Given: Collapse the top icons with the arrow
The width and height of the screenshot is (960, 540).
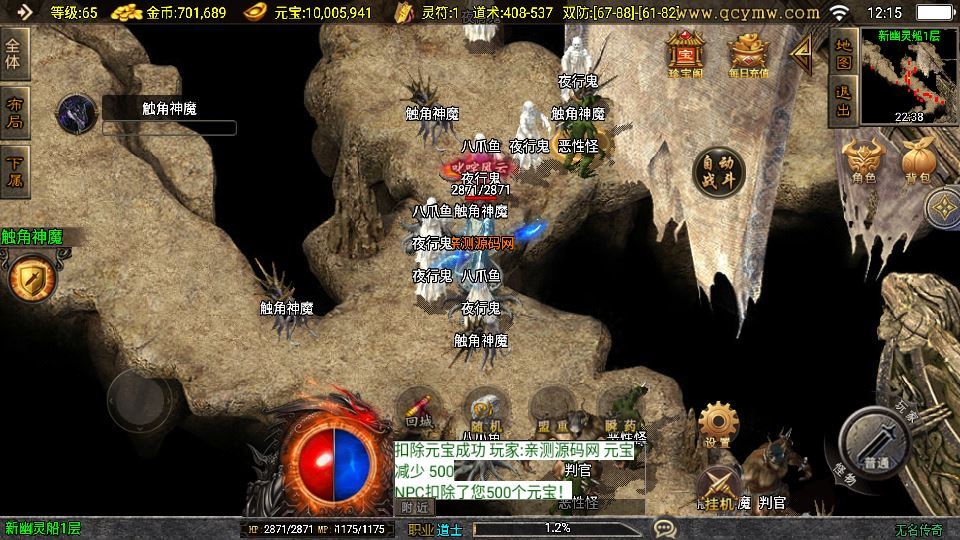Looking at the screenshot, I should (x=801, y=54).
